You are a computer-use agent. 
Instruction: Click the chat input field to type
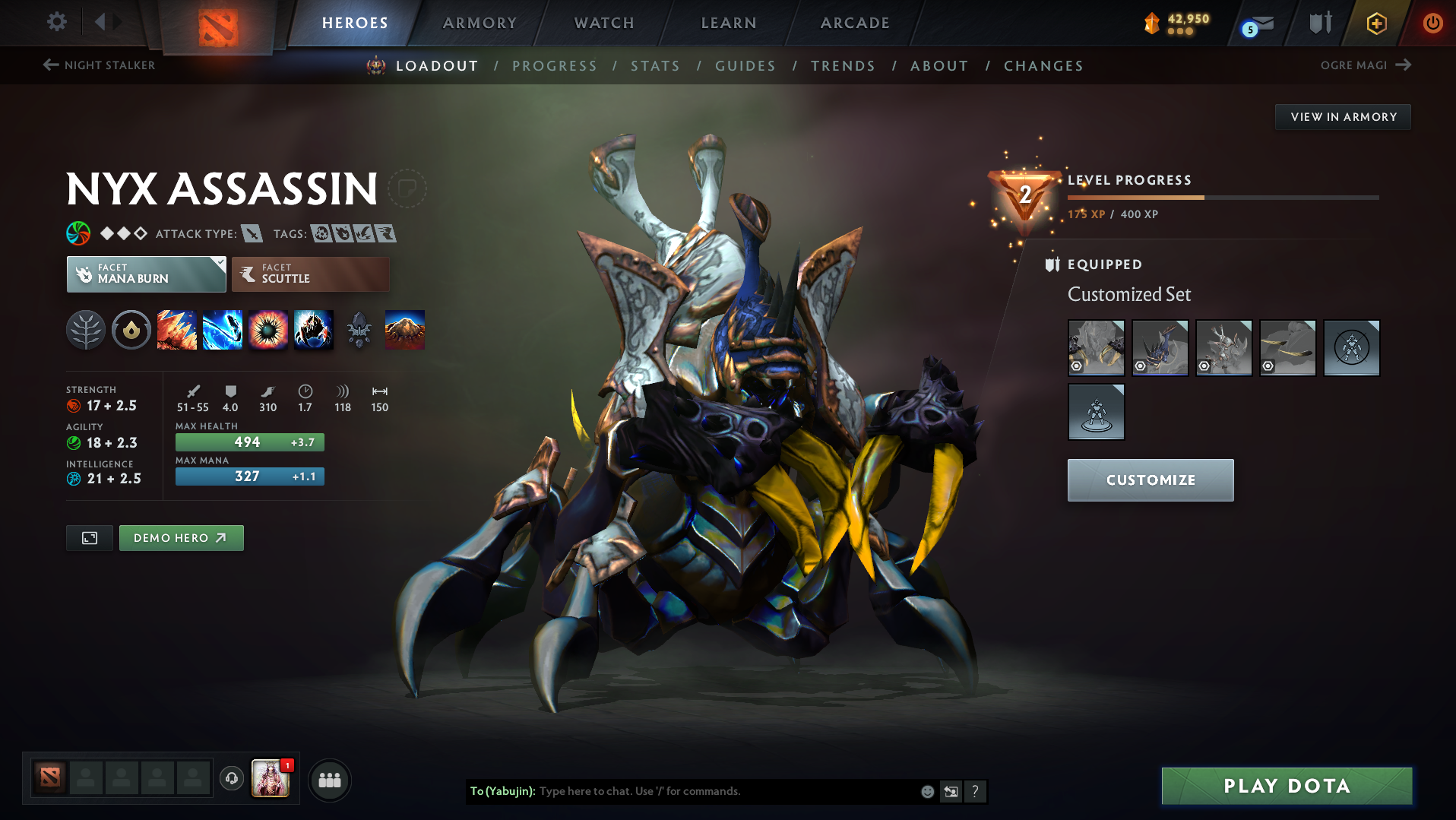(x=722, y=790)
